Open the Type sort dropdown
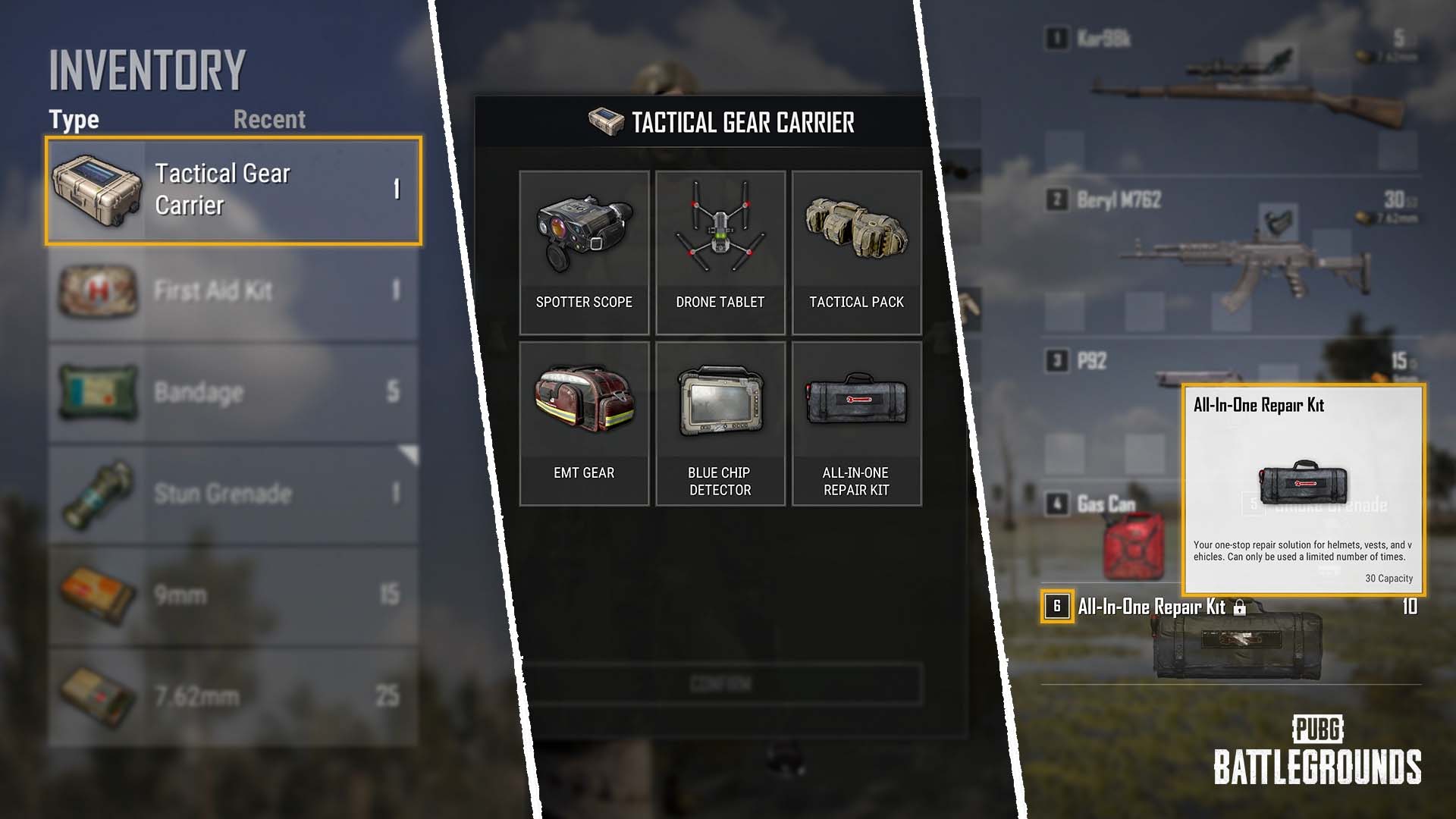The width and height of the screenshot is (1456, 819). coord(73,119)
